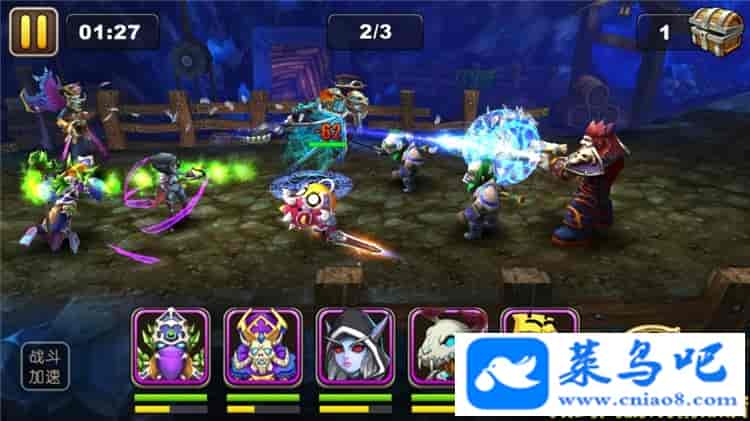Trigger the hooded dark ranger hero's skill
750x421 pixels.
pyautogui.click(x=355, y=347)
